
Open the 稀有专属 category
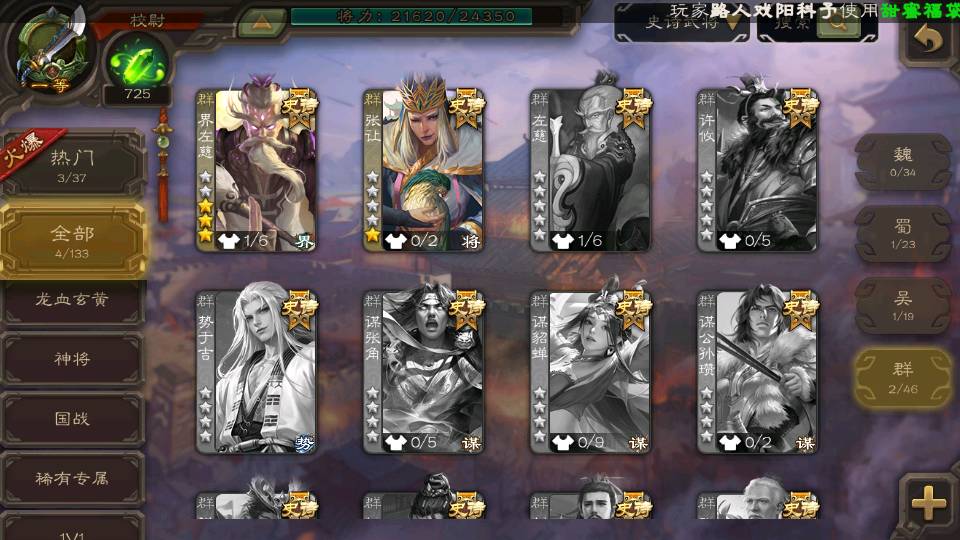pyautogui.click(x=72, y=478)
